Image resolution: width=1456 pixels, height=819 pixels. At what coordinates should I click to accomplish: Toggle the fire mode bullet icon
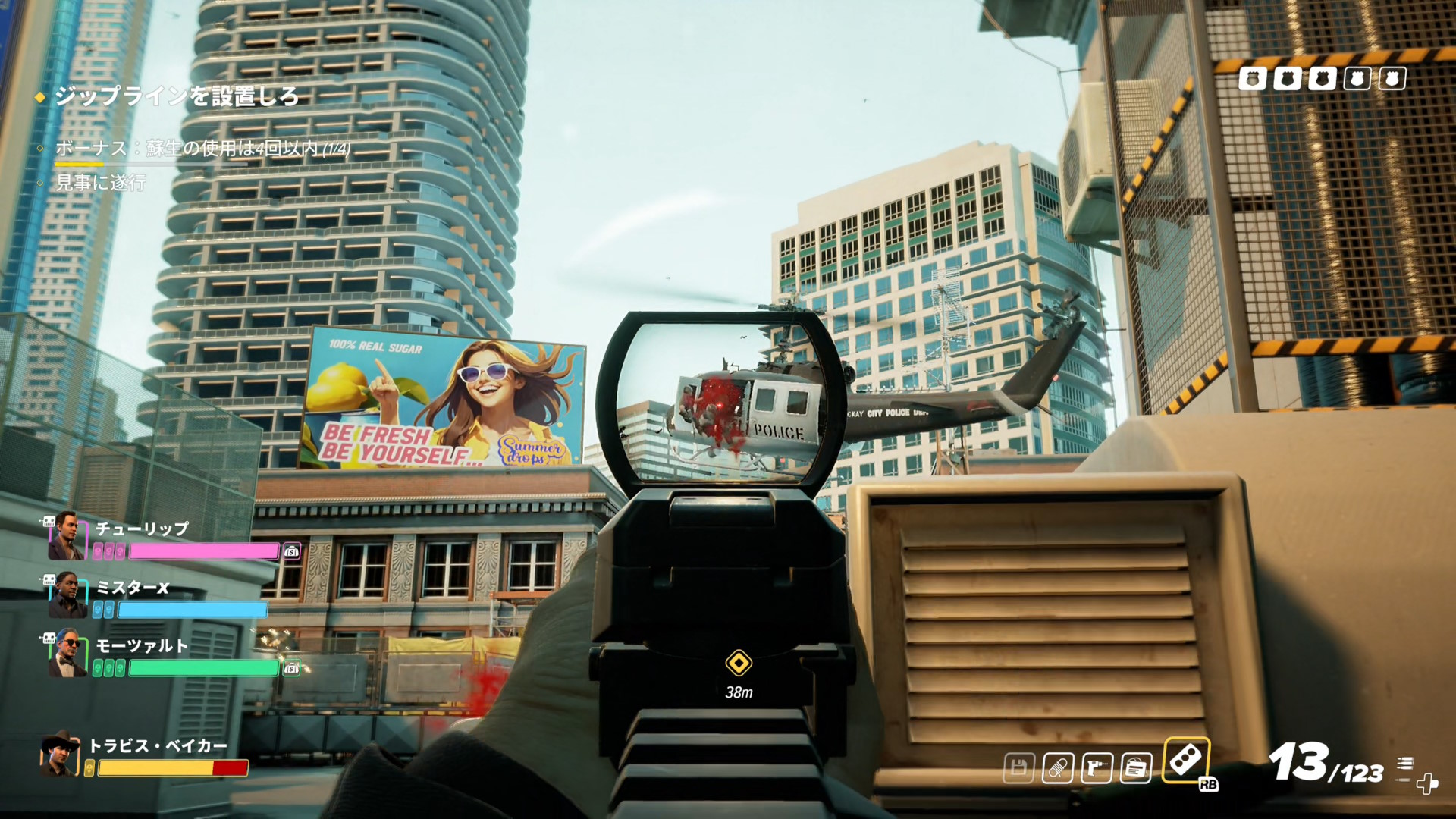1405,764
